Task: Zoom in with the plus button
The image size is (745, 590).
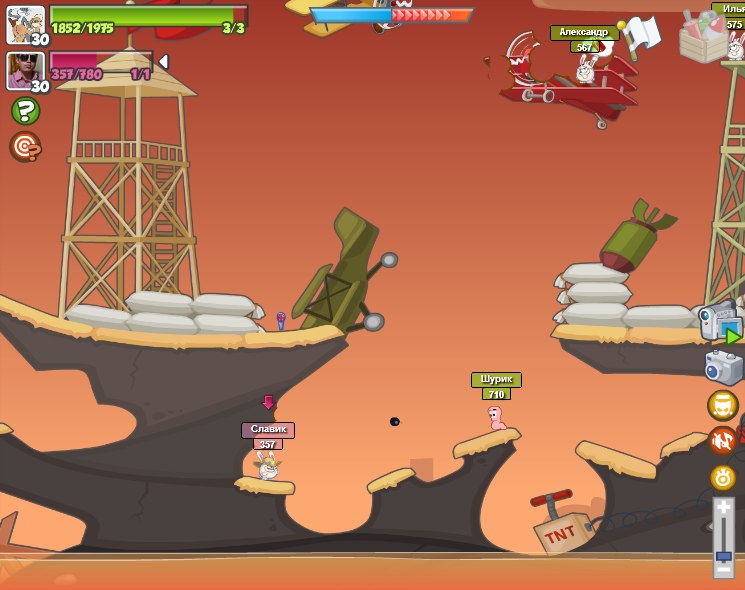Action: pyautogui.click(x=723, y=508)
